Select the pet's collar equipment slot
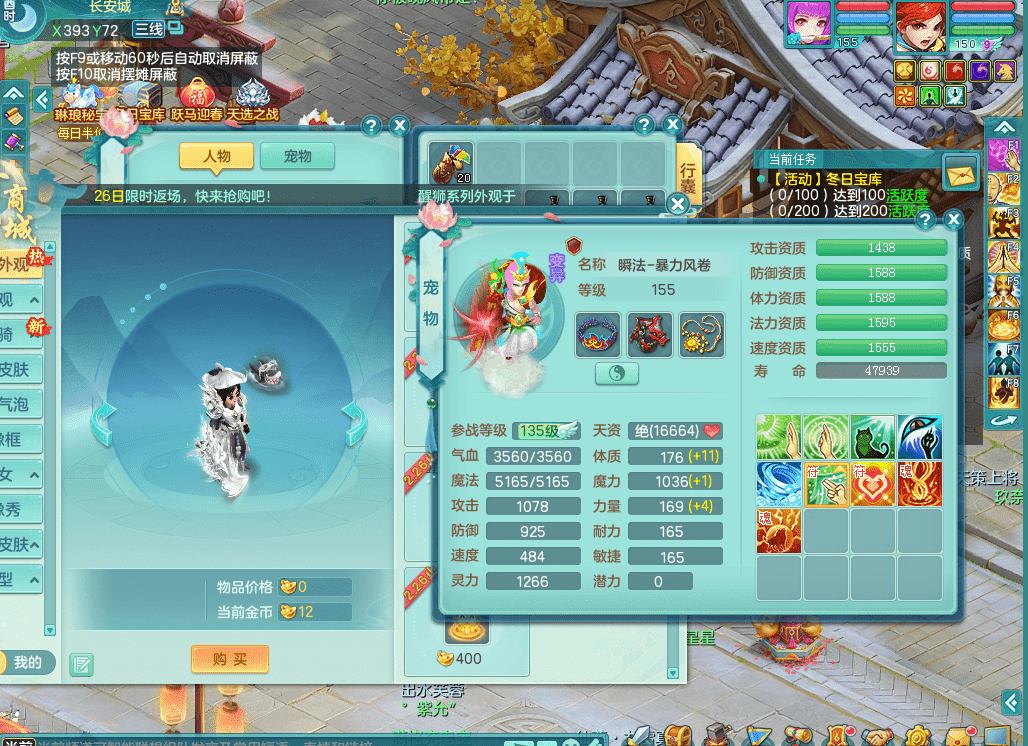This screenshot has width=1028, height=746. click(x=598, y=335)
